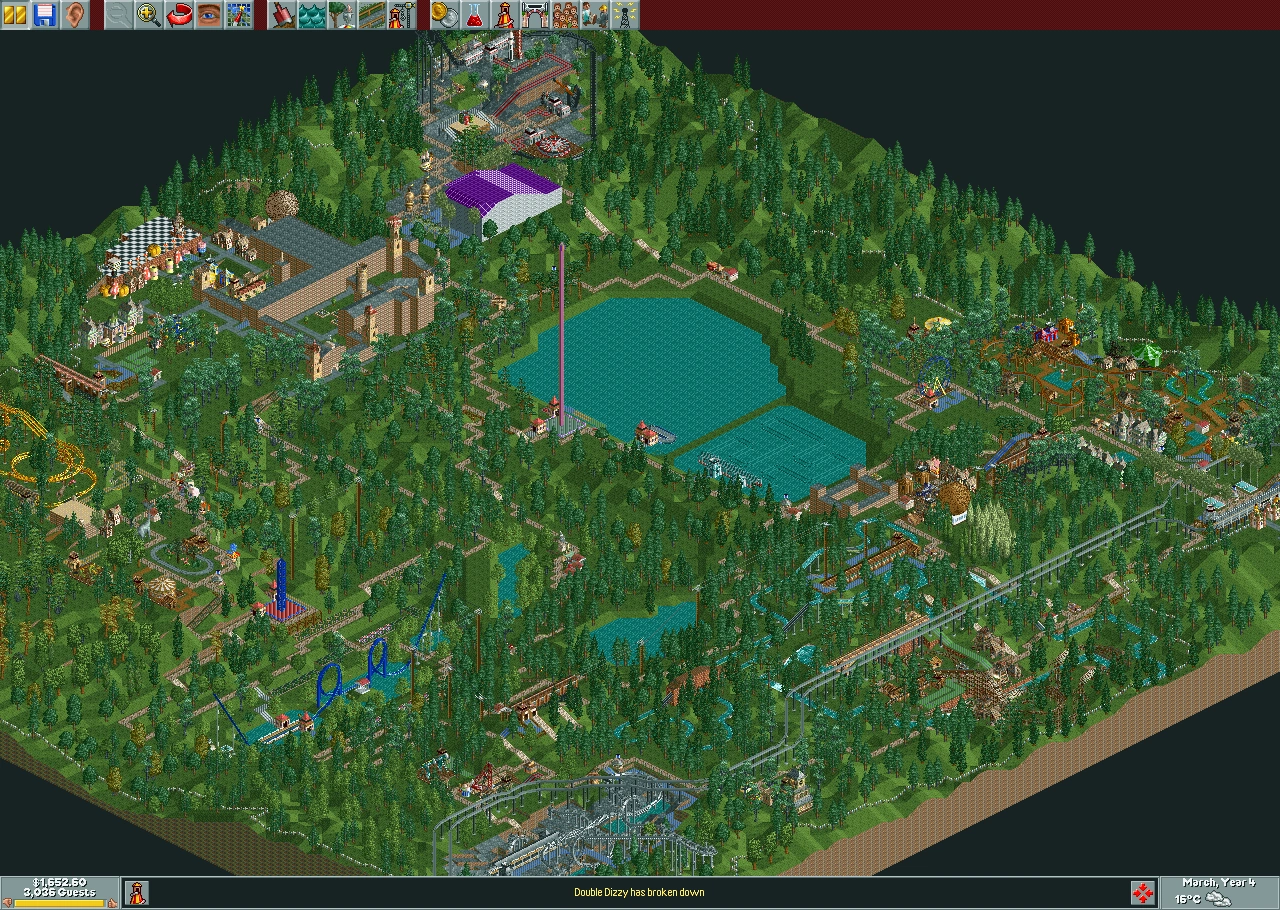The height and width of the screenshot is (910, 1280).
Task: Open the sound options ear icon
Action: point(70,14)
